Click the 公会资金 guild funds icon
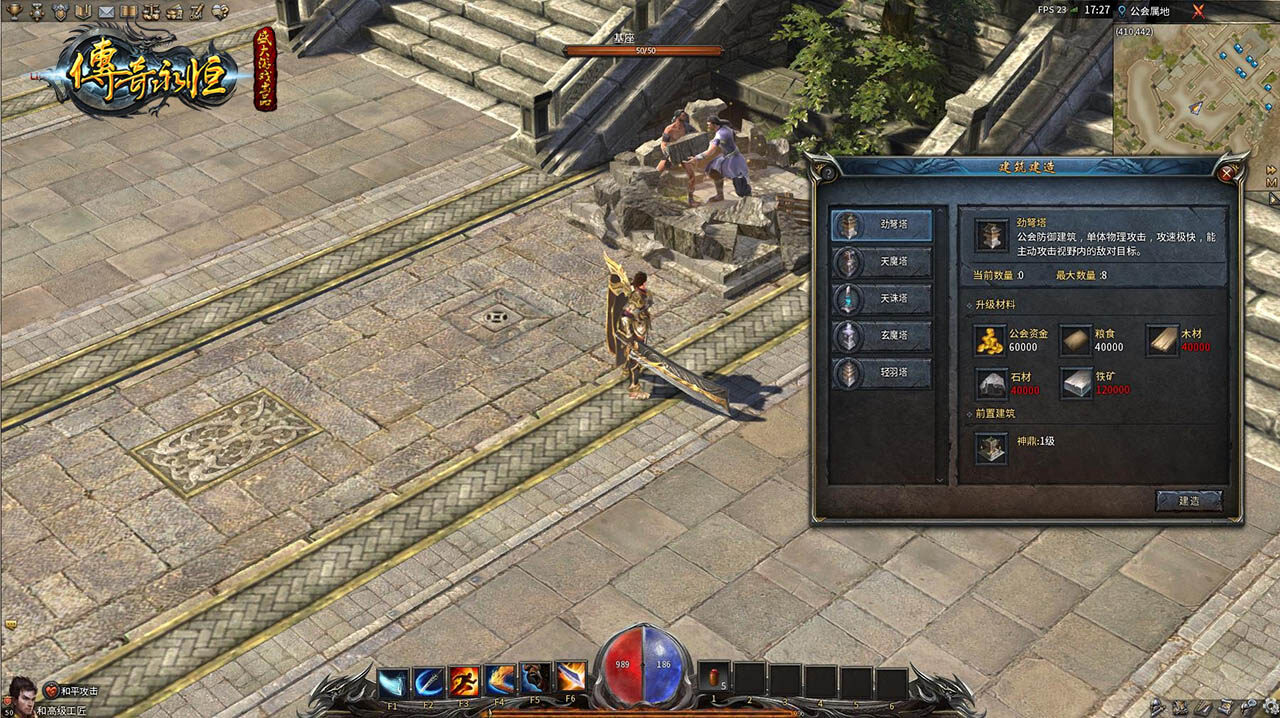This screenshot has width=1280, height=718. coord(990,340)
